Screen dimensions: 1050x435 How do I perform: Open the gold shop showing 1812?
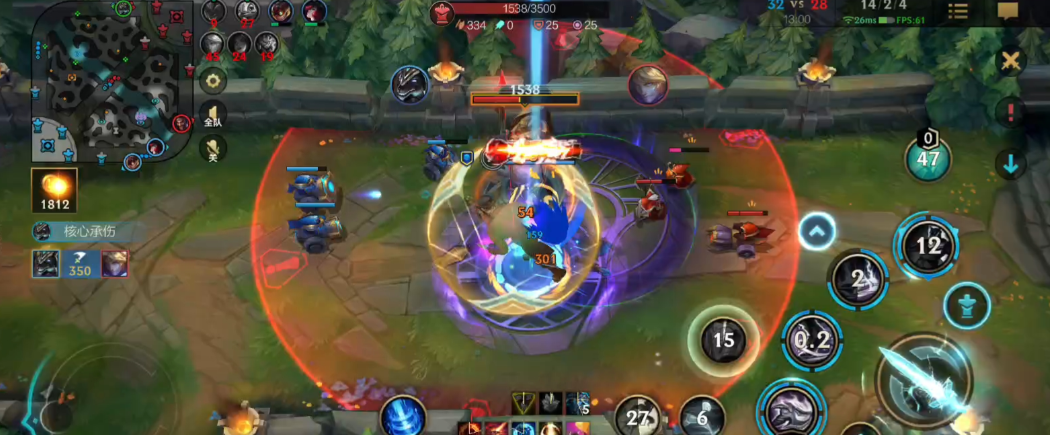(x=54, y=191)
